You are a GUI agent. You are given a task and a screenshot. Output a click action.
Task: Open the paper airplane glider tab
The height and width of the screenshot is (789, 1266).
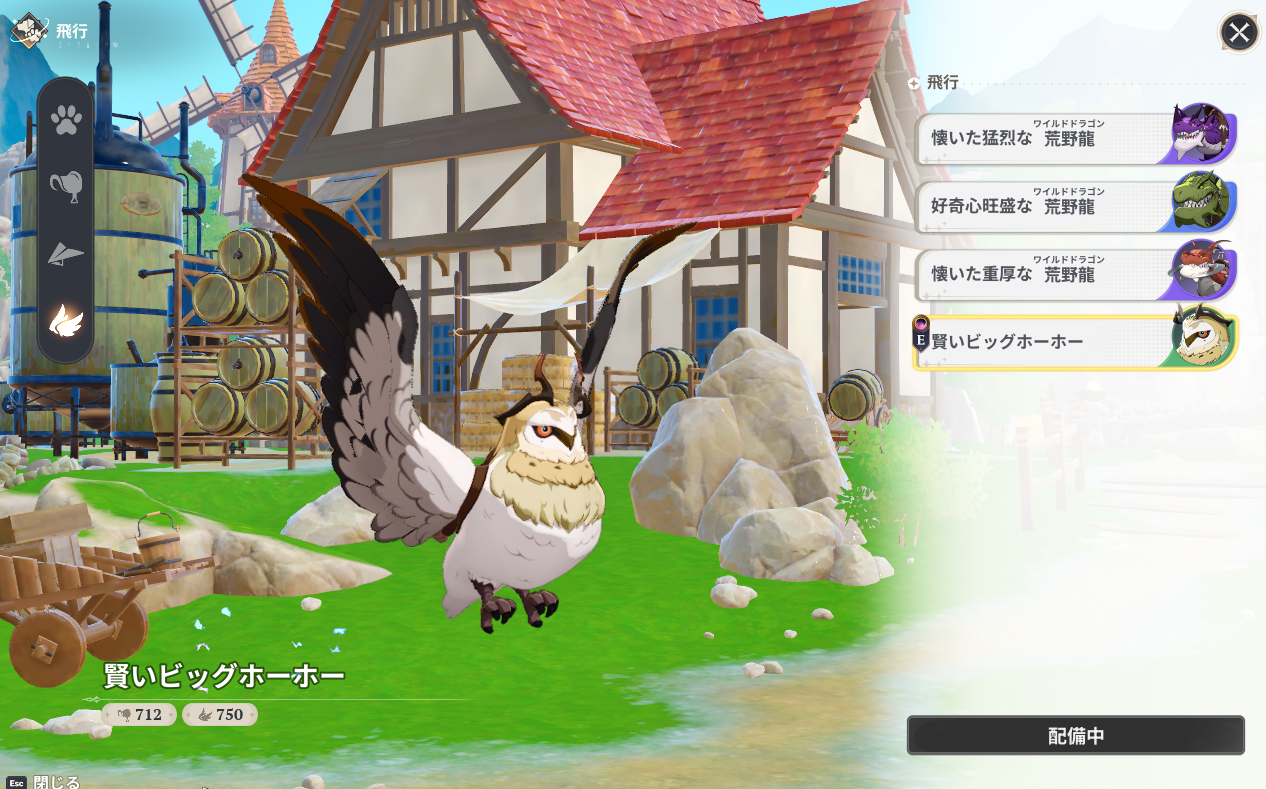coord(66,254)
